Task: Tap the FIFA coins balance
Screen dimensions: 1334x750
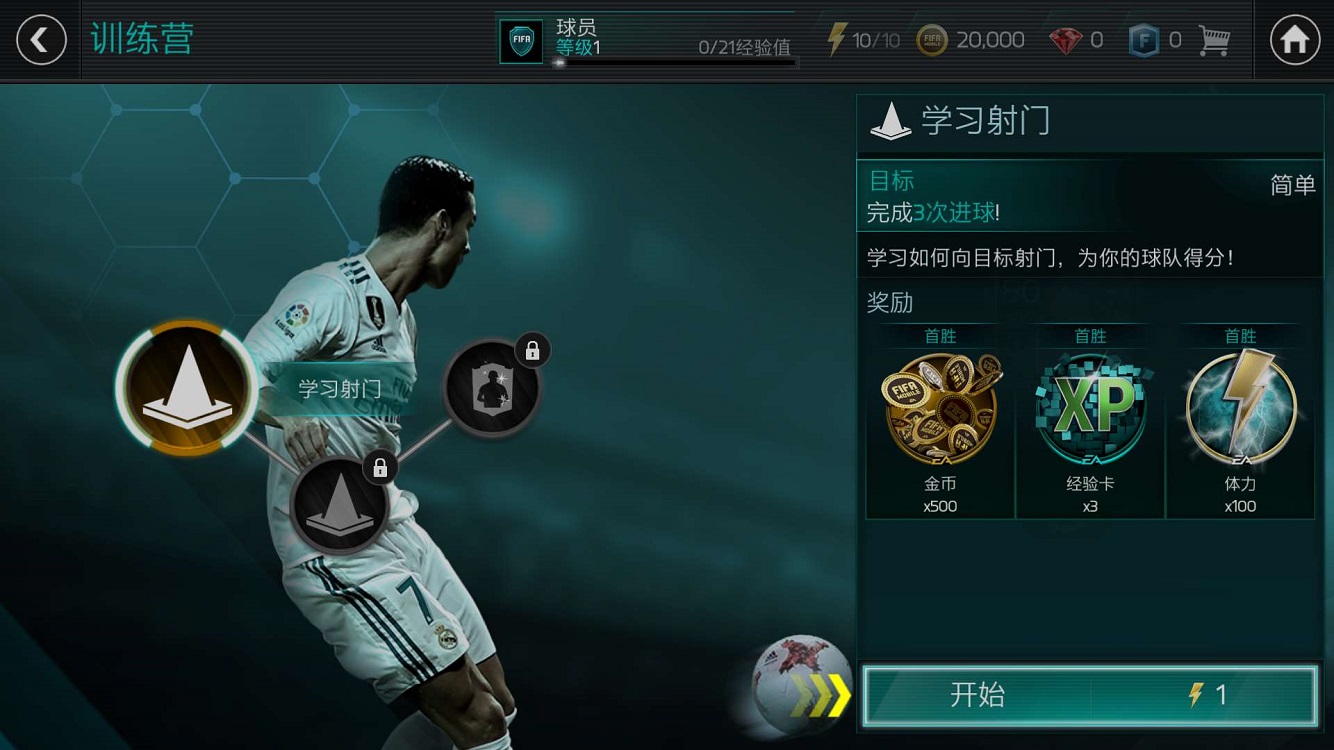Action: pyautogui.click(x=971, y=40)
